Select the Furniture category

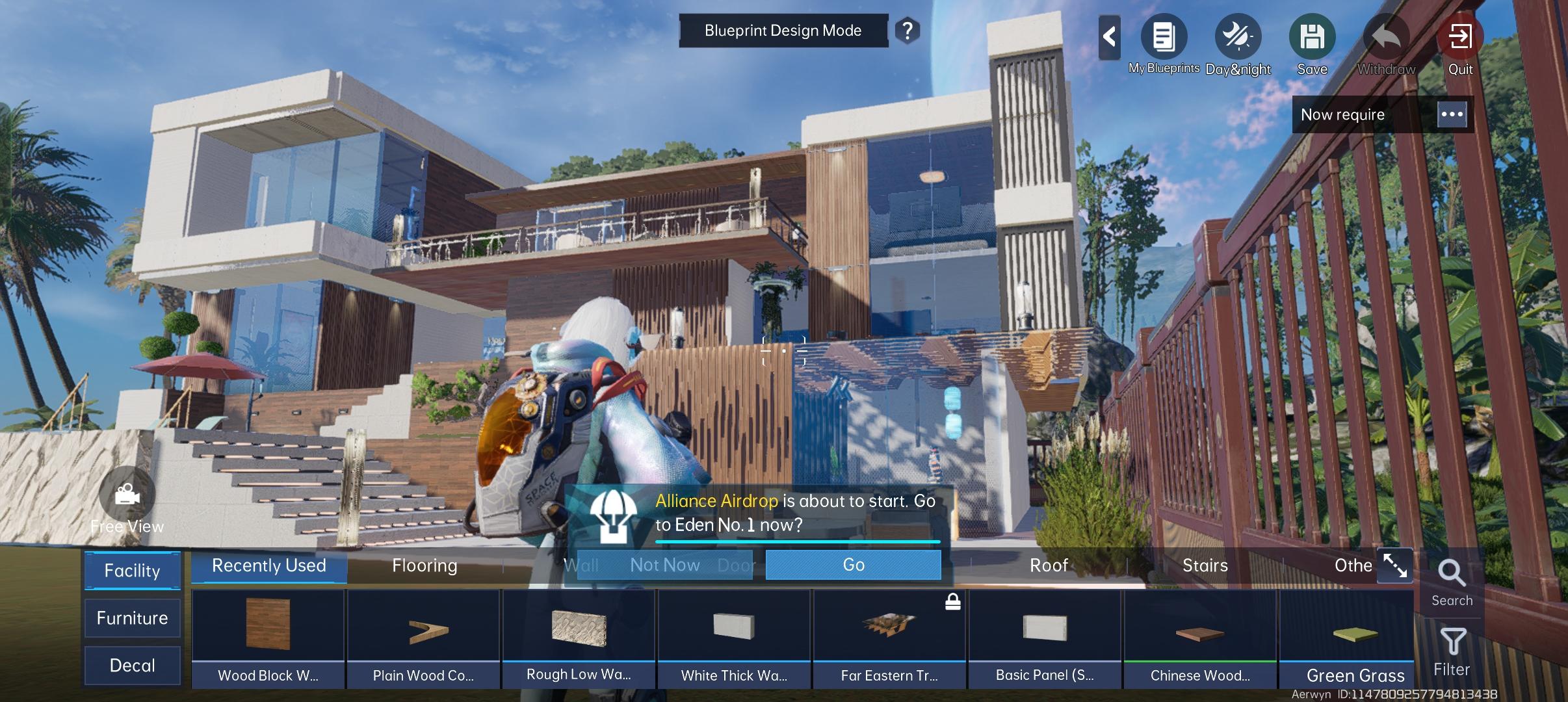(132, 618)
